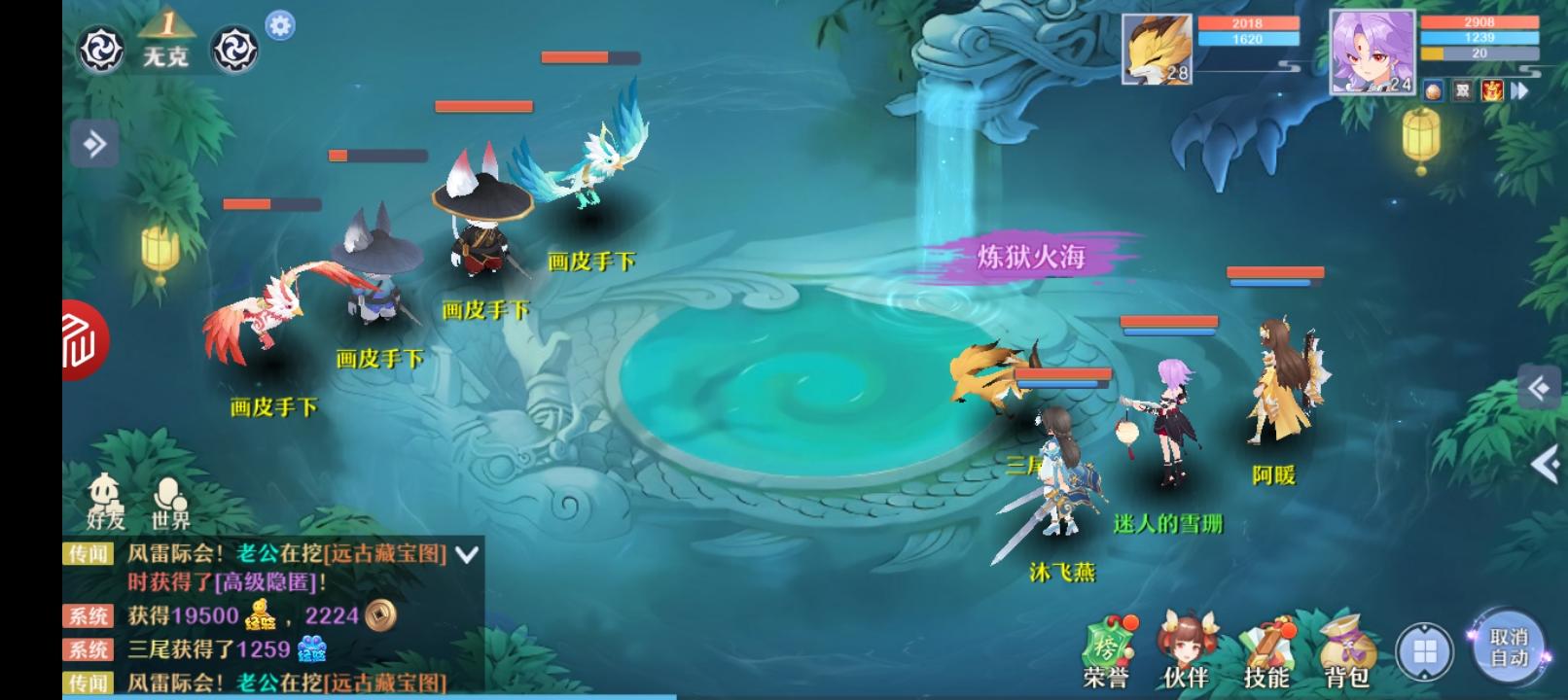Open the 技能 (Skills) panel

(x=1265, y=642)
